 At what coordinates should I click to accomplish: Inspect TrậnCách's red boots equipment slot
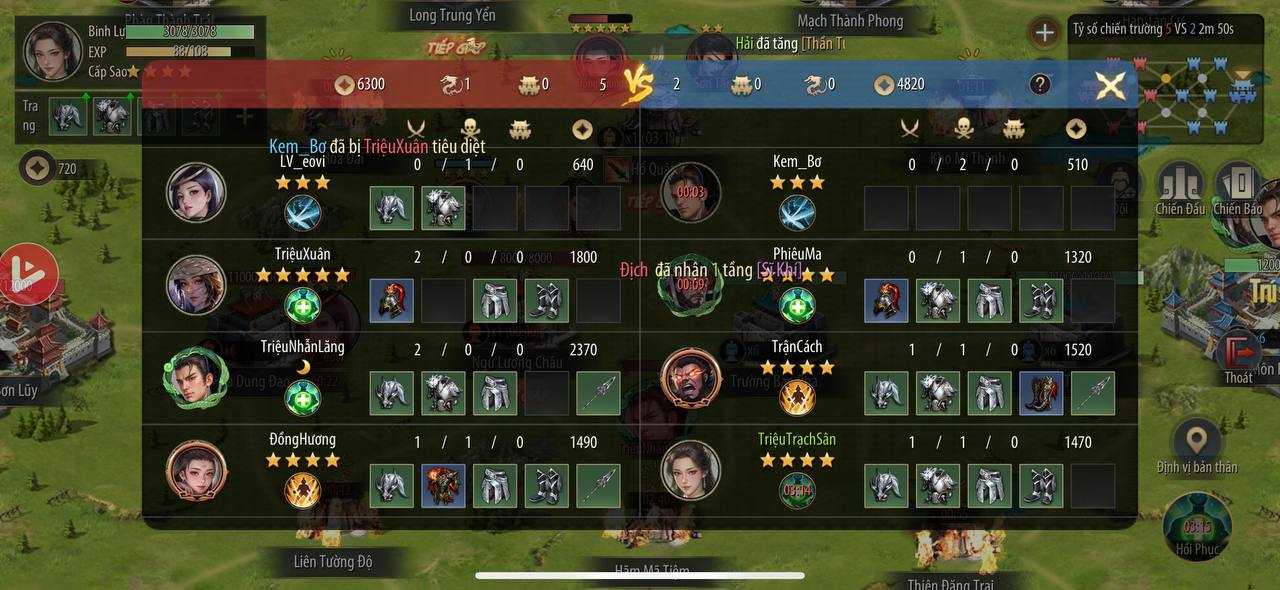(x=1041, y=393)
